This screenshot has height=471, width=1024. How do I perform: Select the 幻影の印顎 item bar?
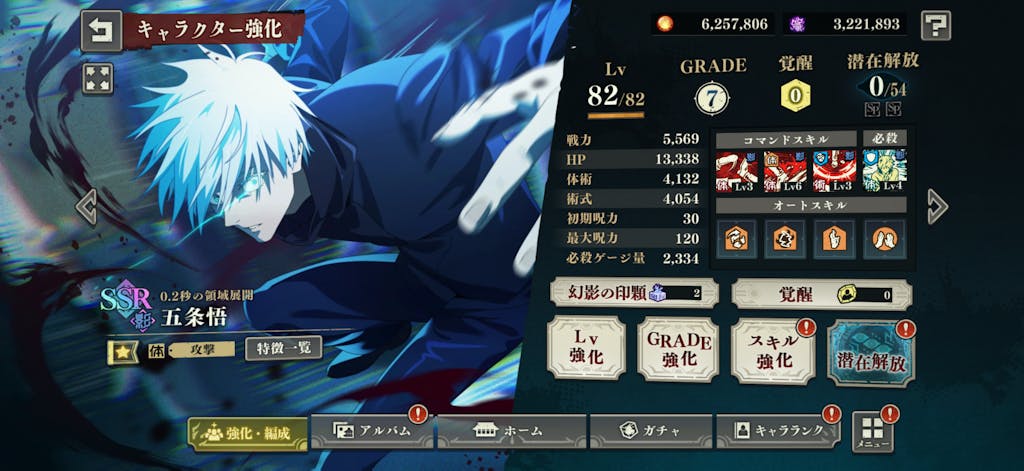tap(632, 293)
